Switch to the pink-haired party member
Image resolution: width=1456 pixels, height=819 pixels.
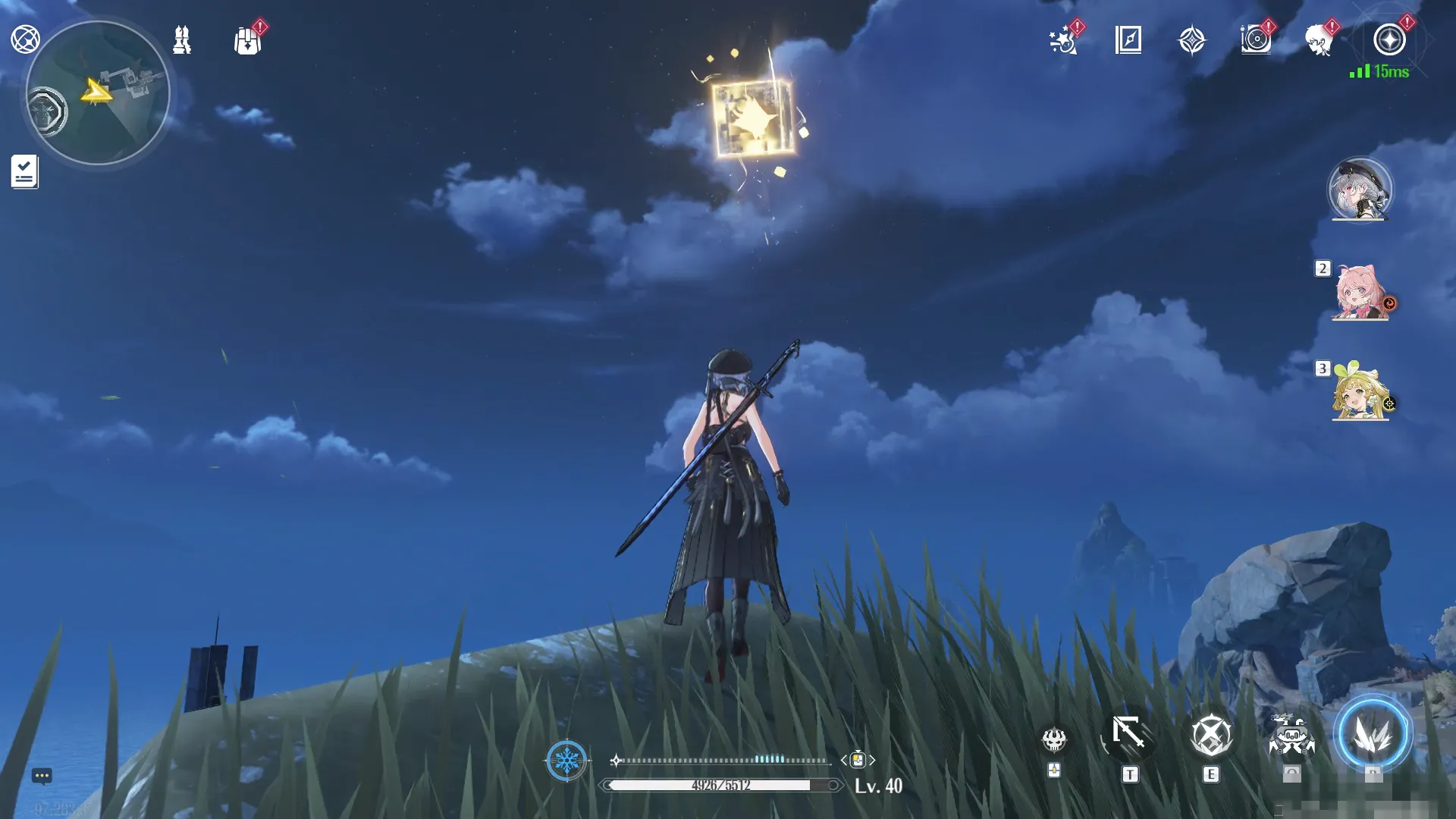(x=1360, y=293)
